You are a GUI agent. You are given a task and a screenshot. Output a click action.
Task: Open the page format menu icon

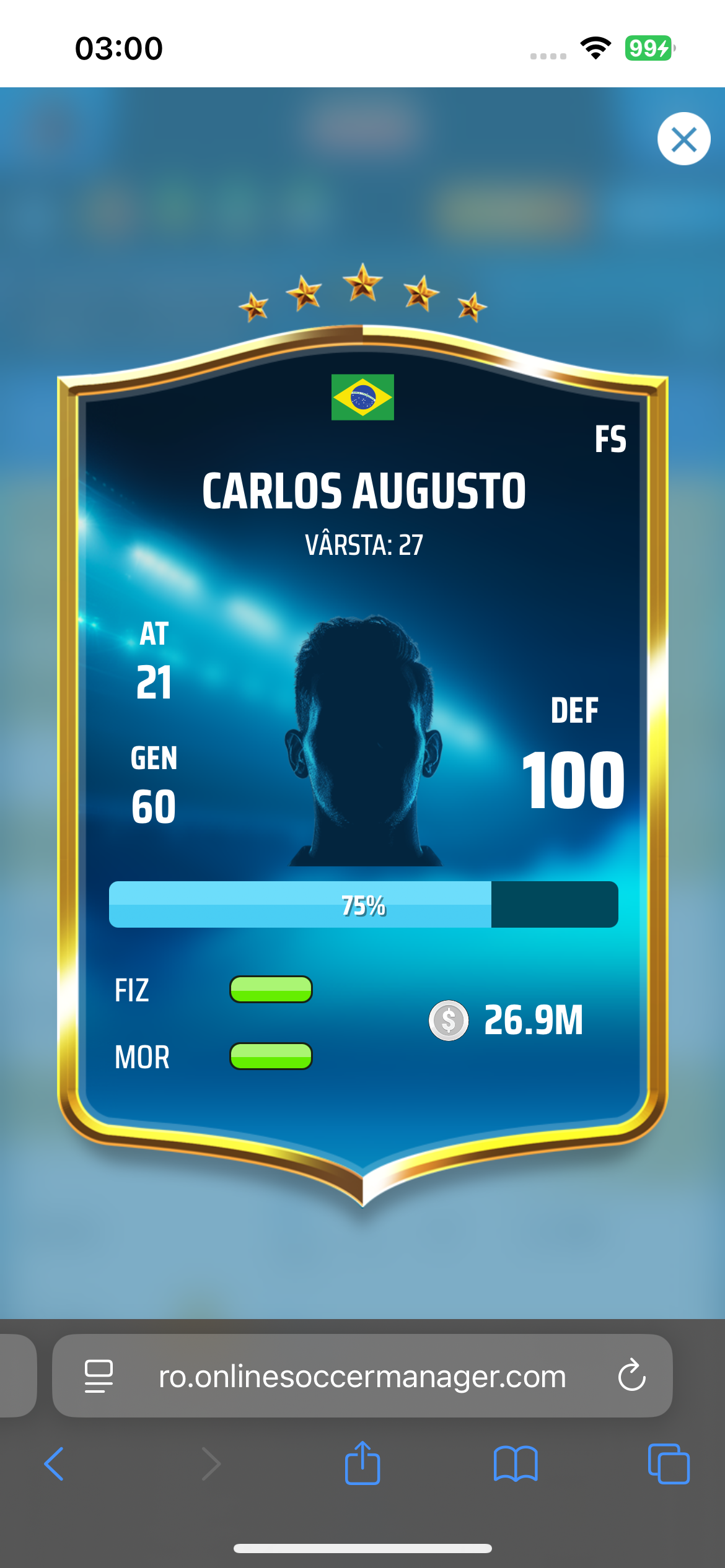[99, 1376]
